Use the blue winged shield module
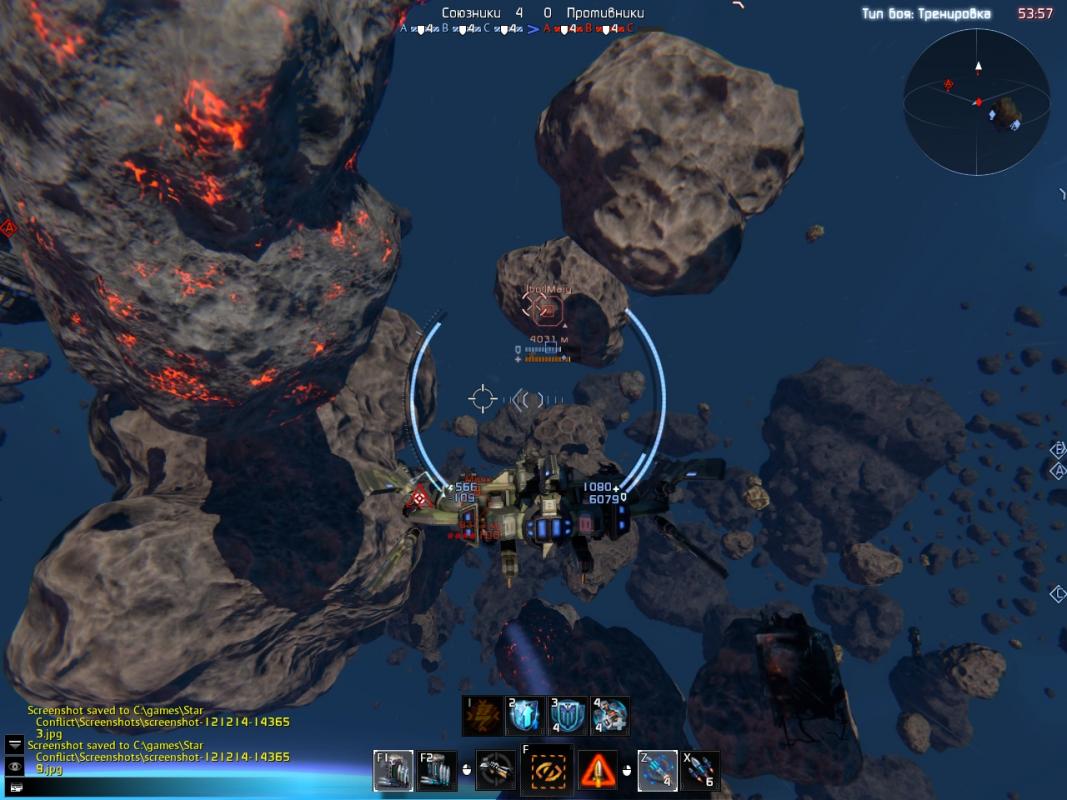This screenshot has height=800, width=1067. (568, 716)
